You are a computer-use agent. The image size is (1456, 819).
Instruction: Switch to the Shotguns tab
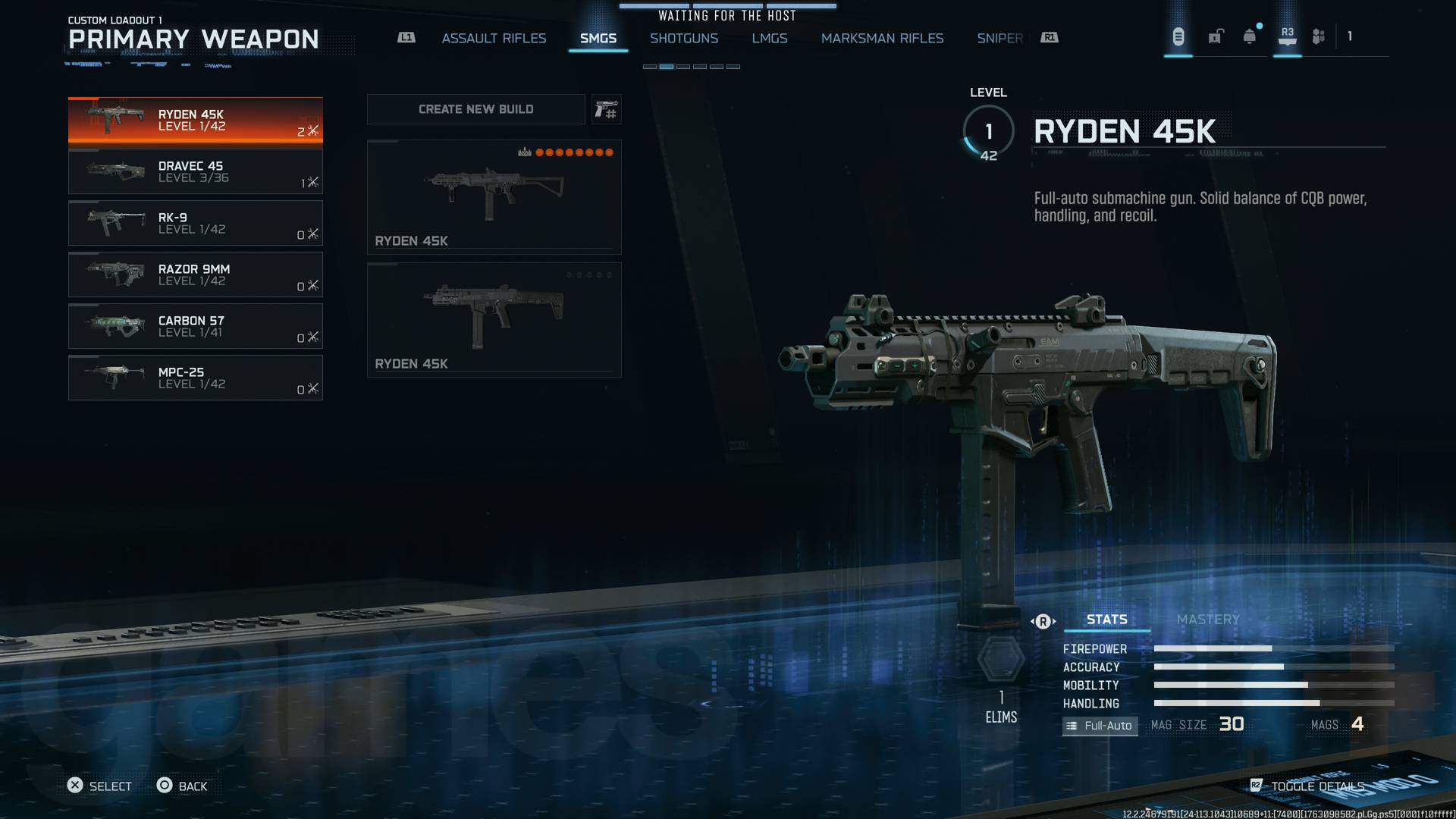pos(685,38)
